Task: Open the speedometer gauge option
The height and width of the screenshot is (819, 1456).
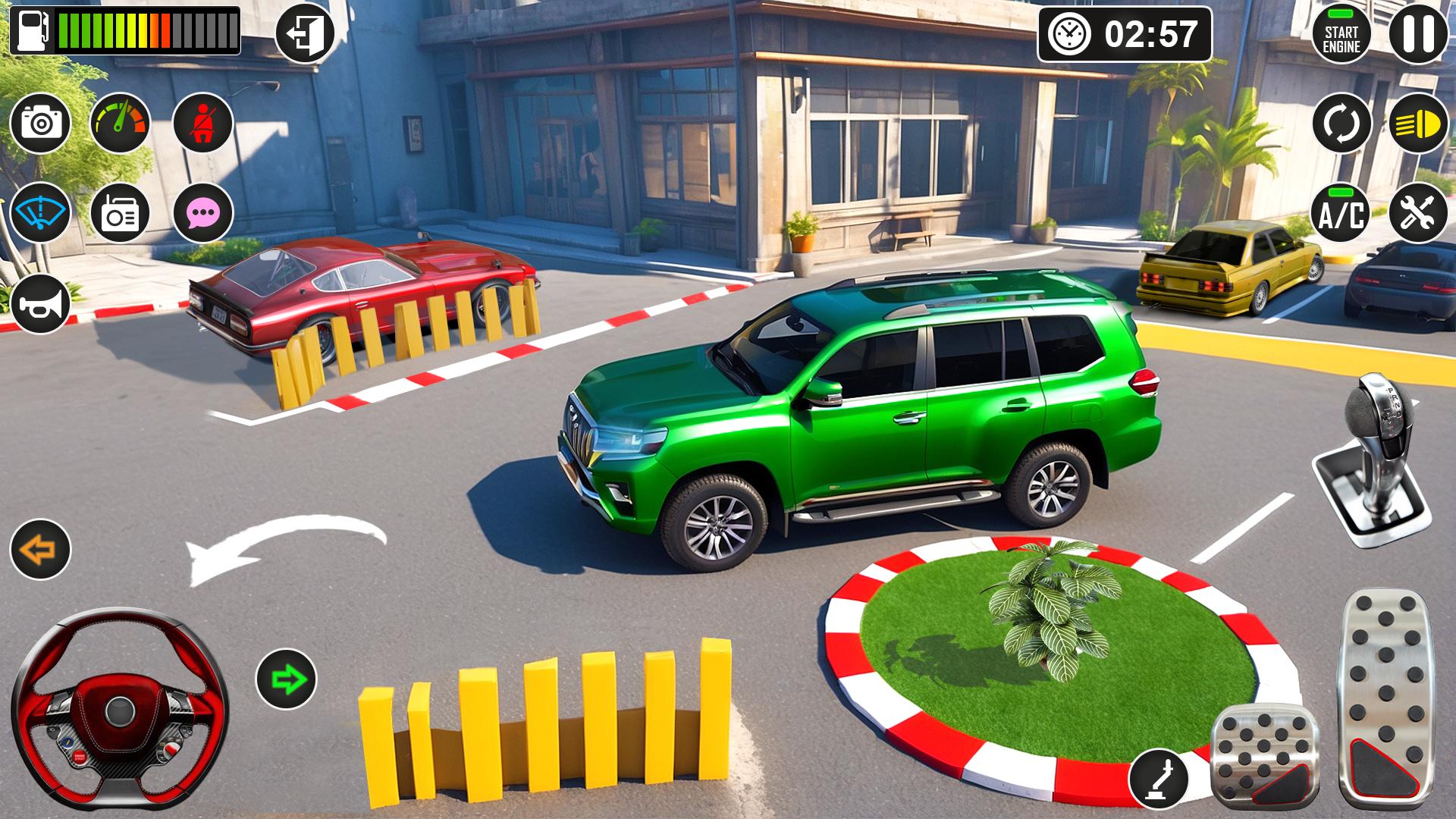Action: (121, 123)
